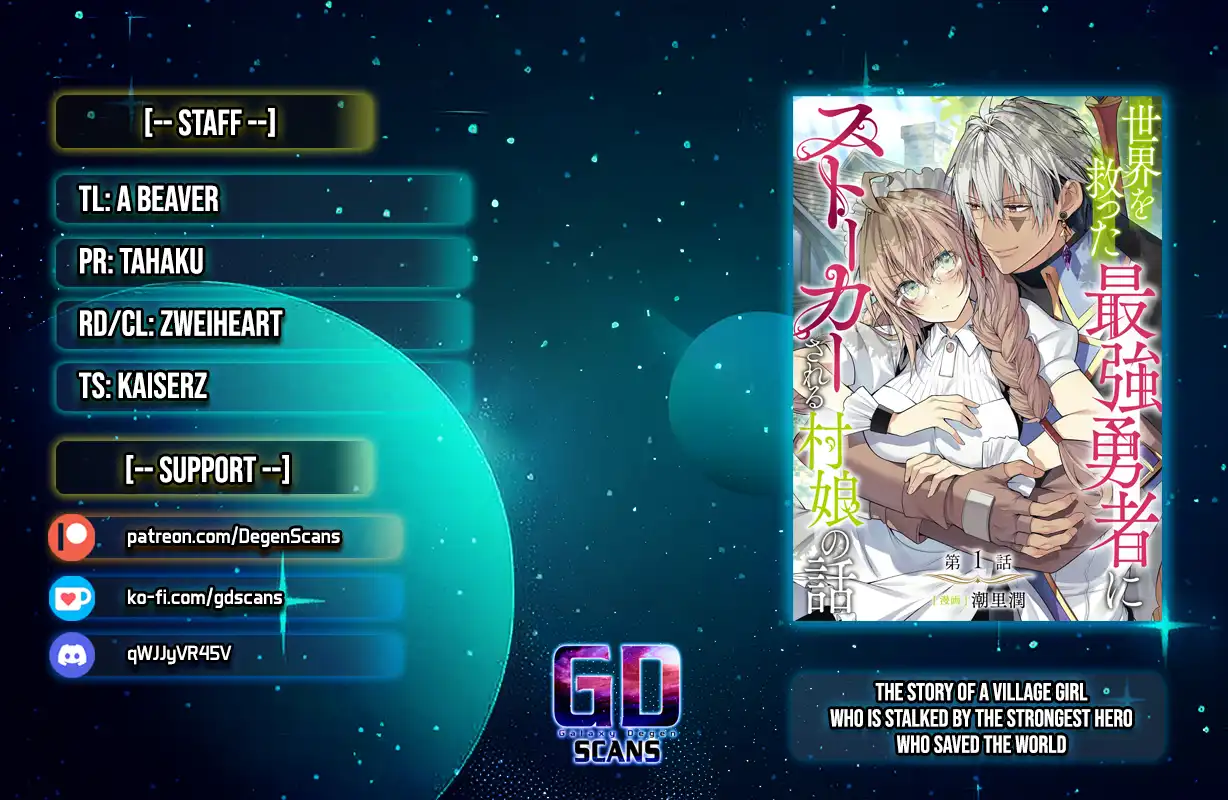
Task: Open the ko-fi.com/gdscans link
Action: coord(205,598)
